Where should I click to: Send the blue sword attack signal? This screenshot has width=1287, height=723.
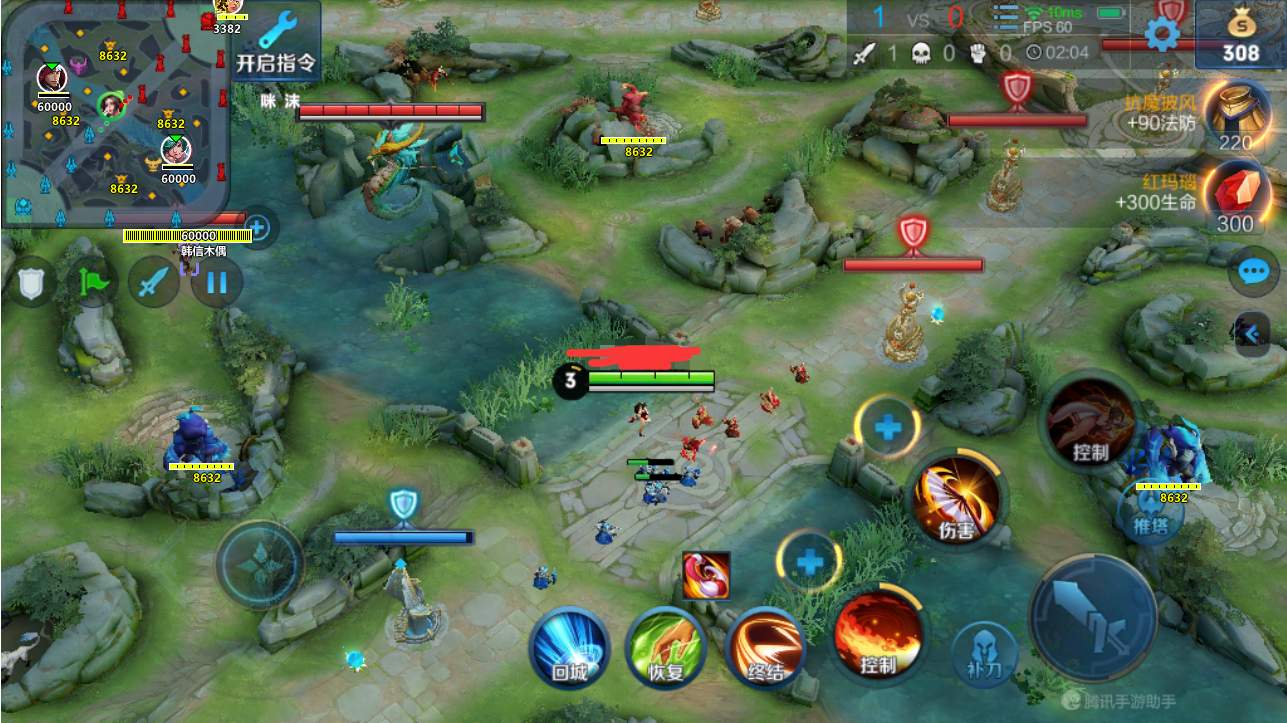(152, 283)
